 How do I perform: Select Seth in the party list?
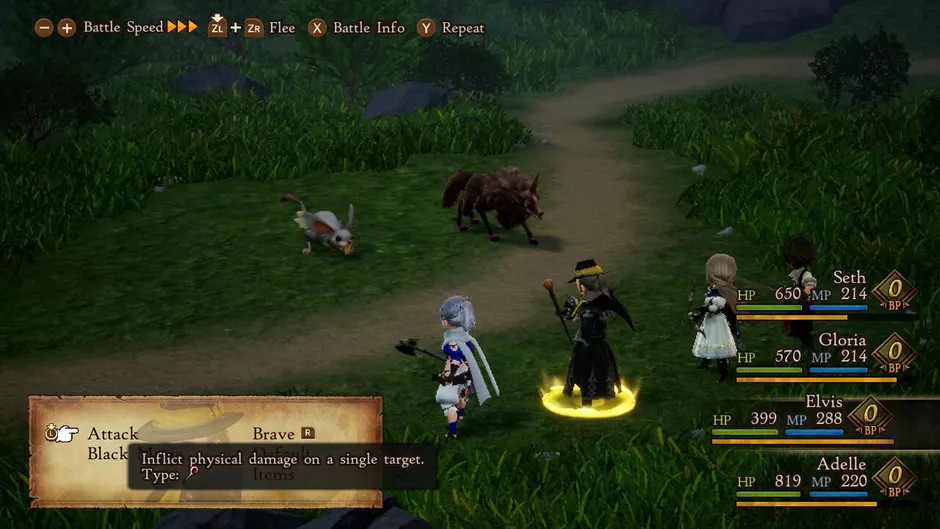848,278
